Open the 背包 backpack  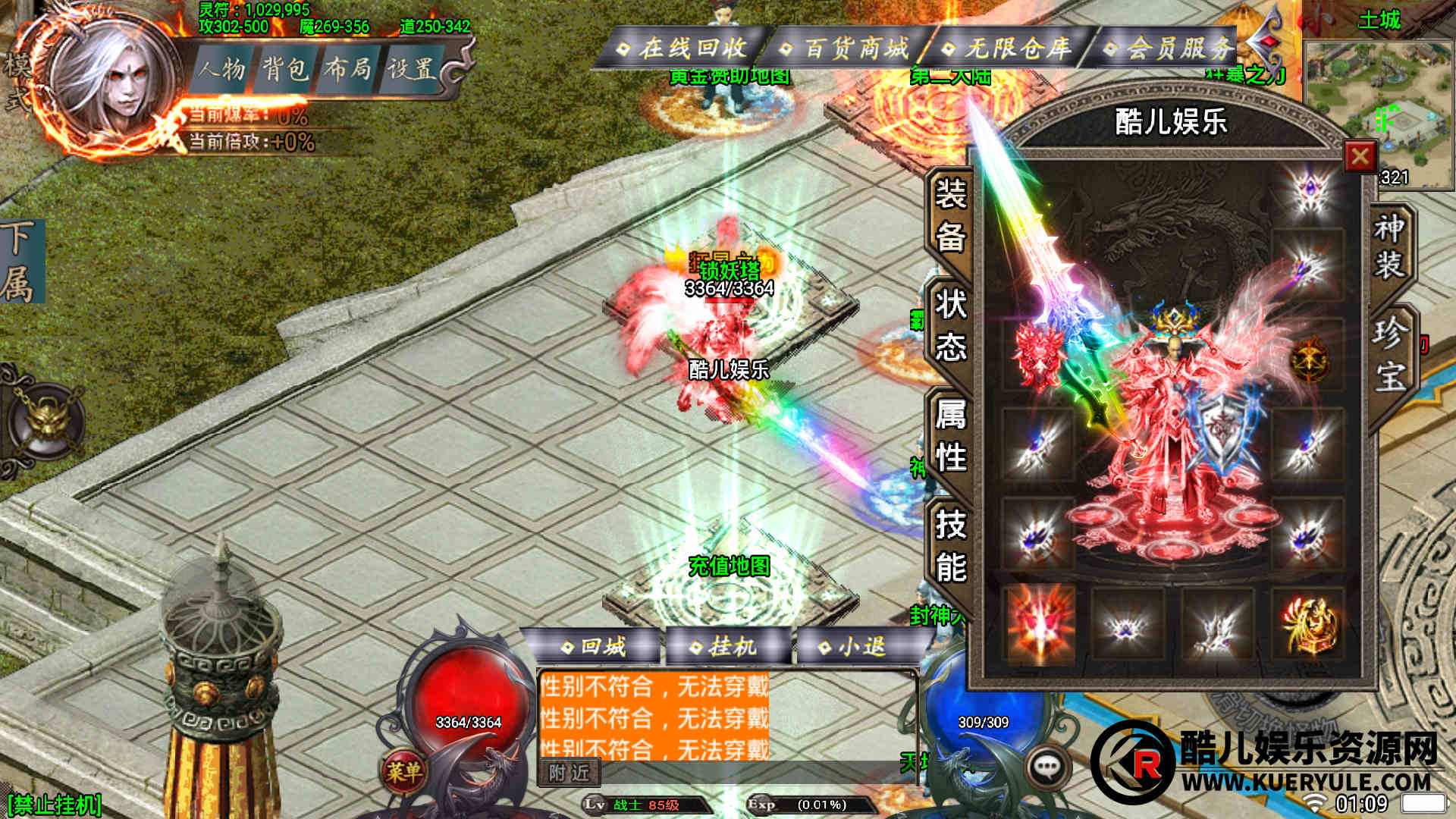285,70
